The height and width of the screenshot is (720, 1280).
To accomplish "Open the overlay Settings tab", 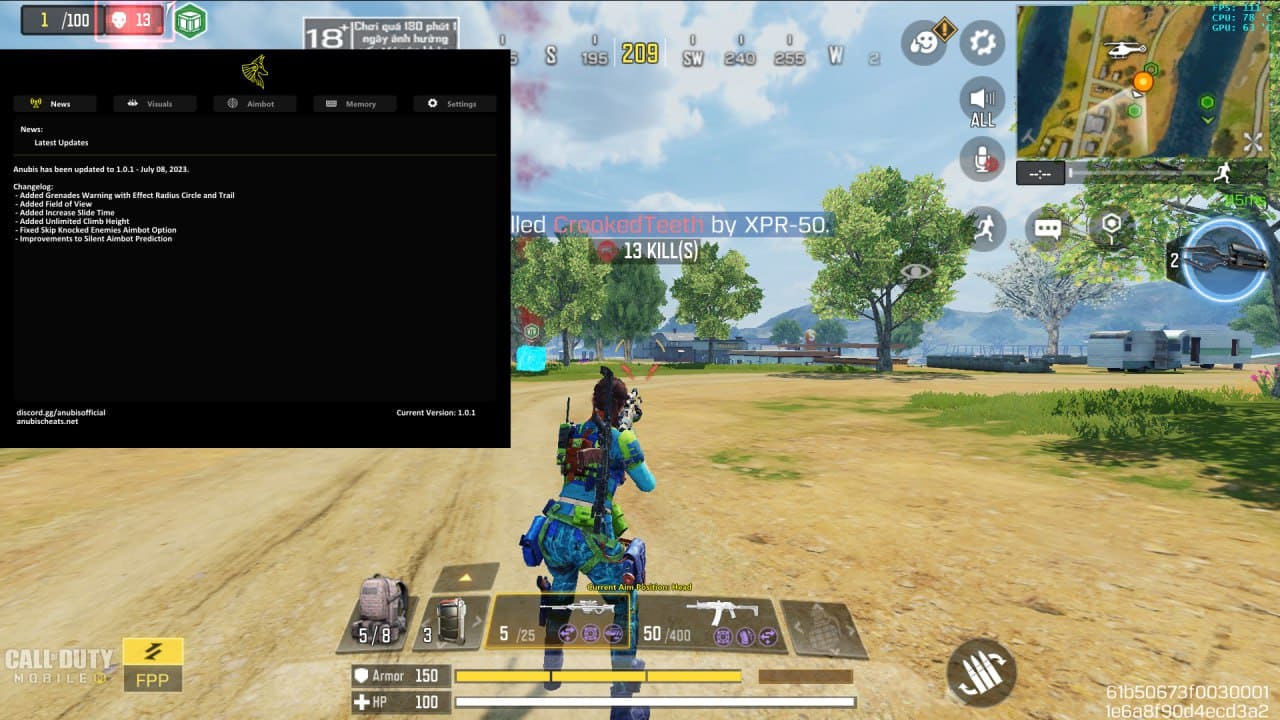I will pos(454,104).
